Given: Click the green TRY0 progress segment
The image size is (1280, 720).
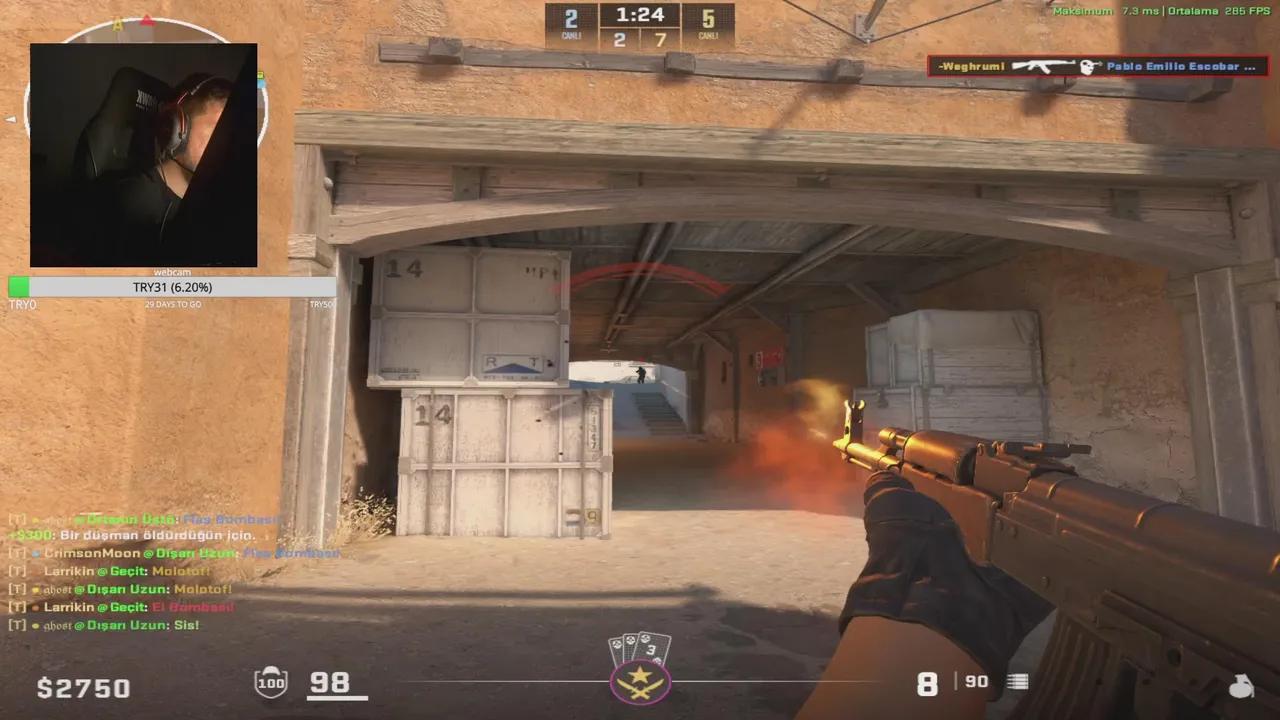Looking at the screenshot, I should coord(18,287).
